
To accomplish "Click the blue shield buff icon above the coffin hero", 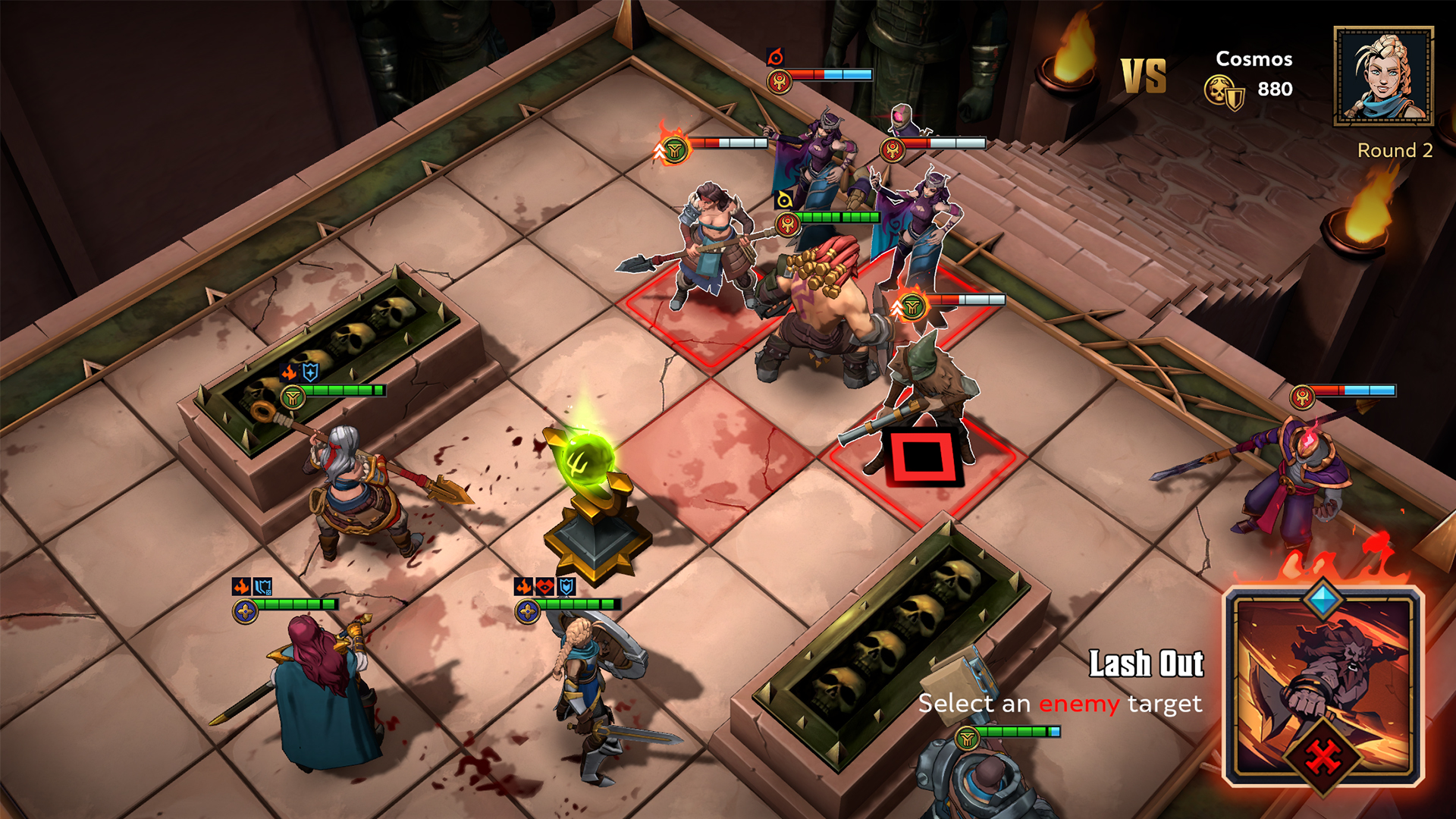I will point(309,373).
